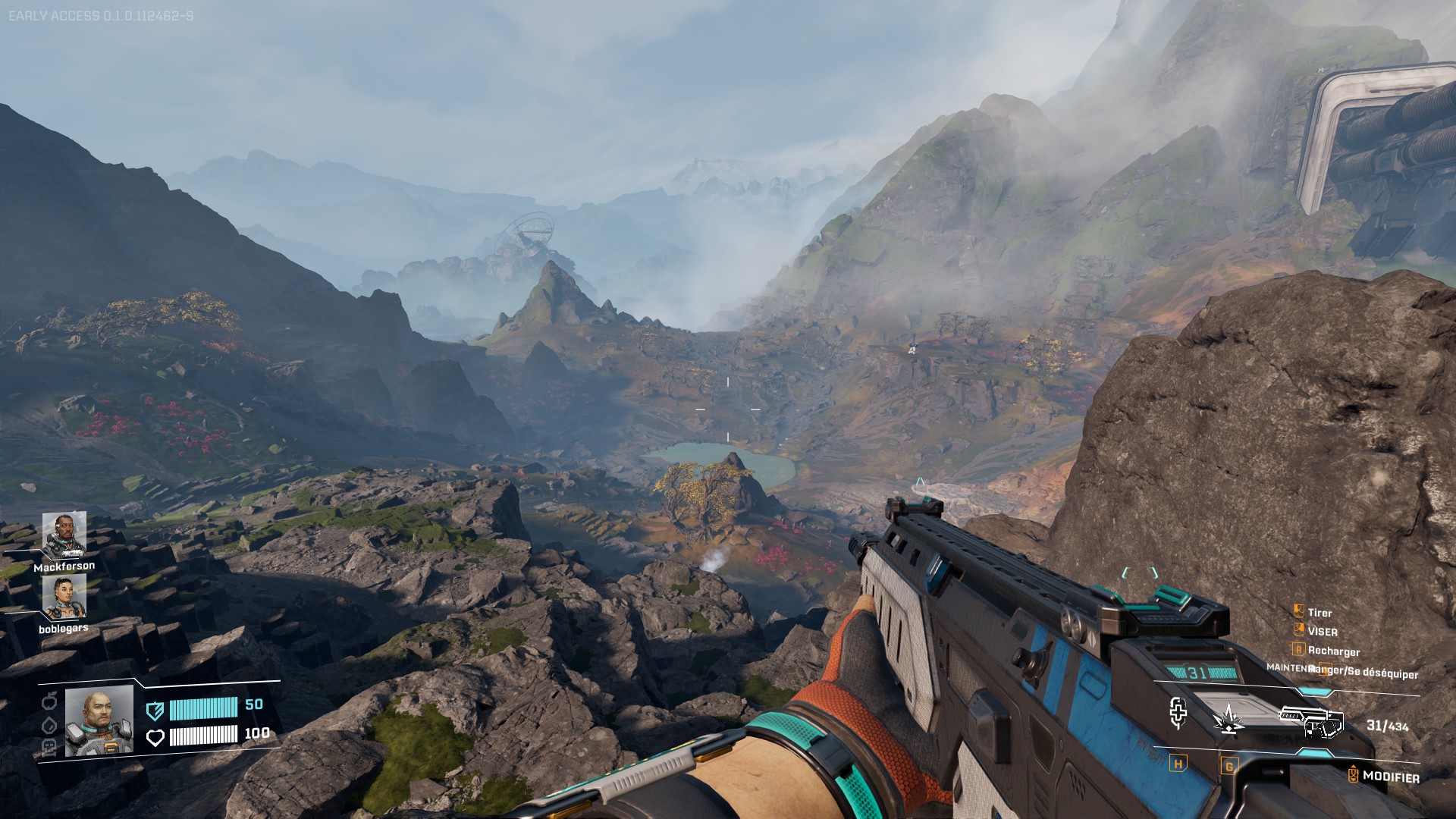Select teammate boblegars' portrait
The image size is (1456, 819).
click(x=64, y=597)
